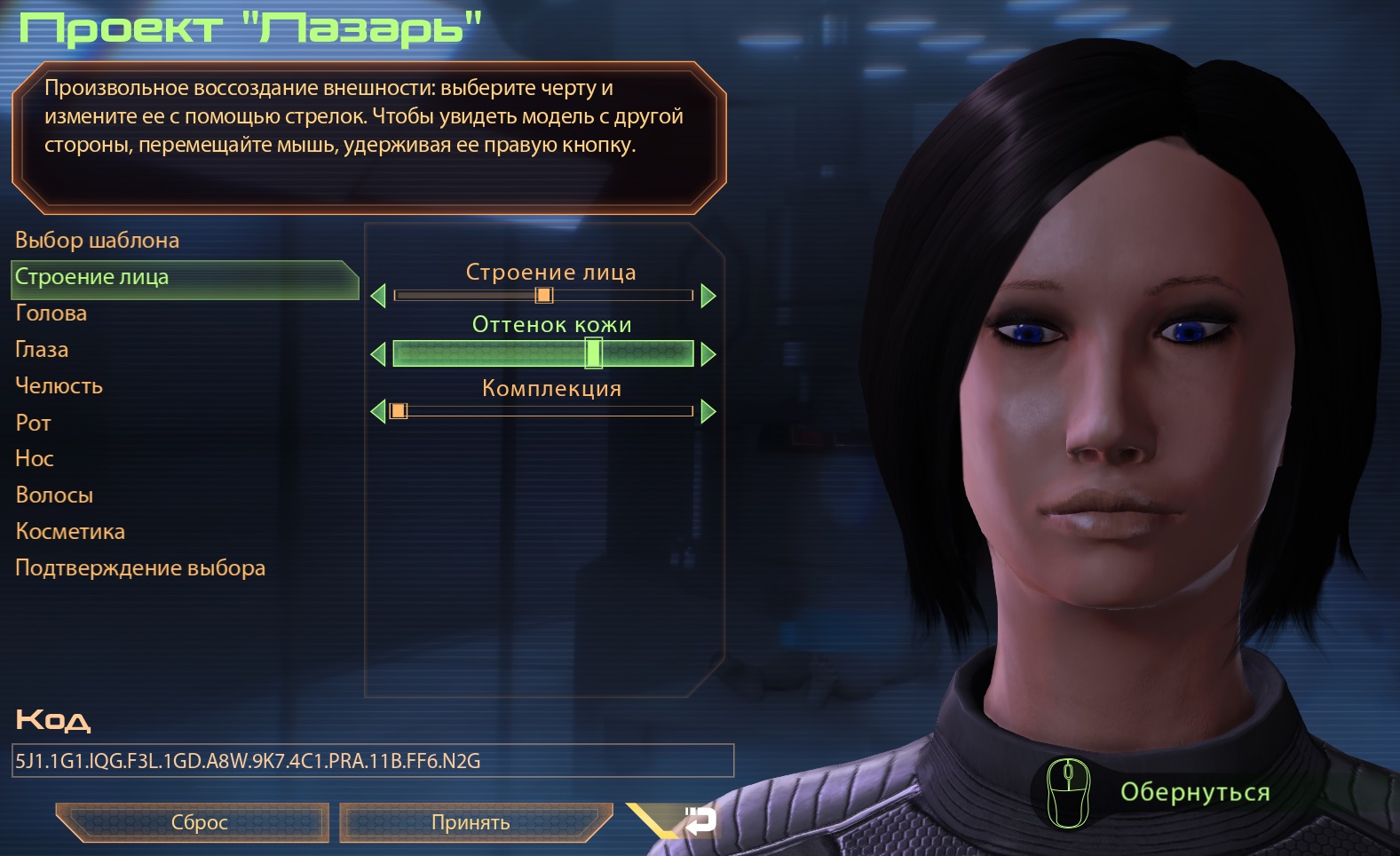Switch to the Глаза section
This screenshot has width=1400, height=856.
42,350
